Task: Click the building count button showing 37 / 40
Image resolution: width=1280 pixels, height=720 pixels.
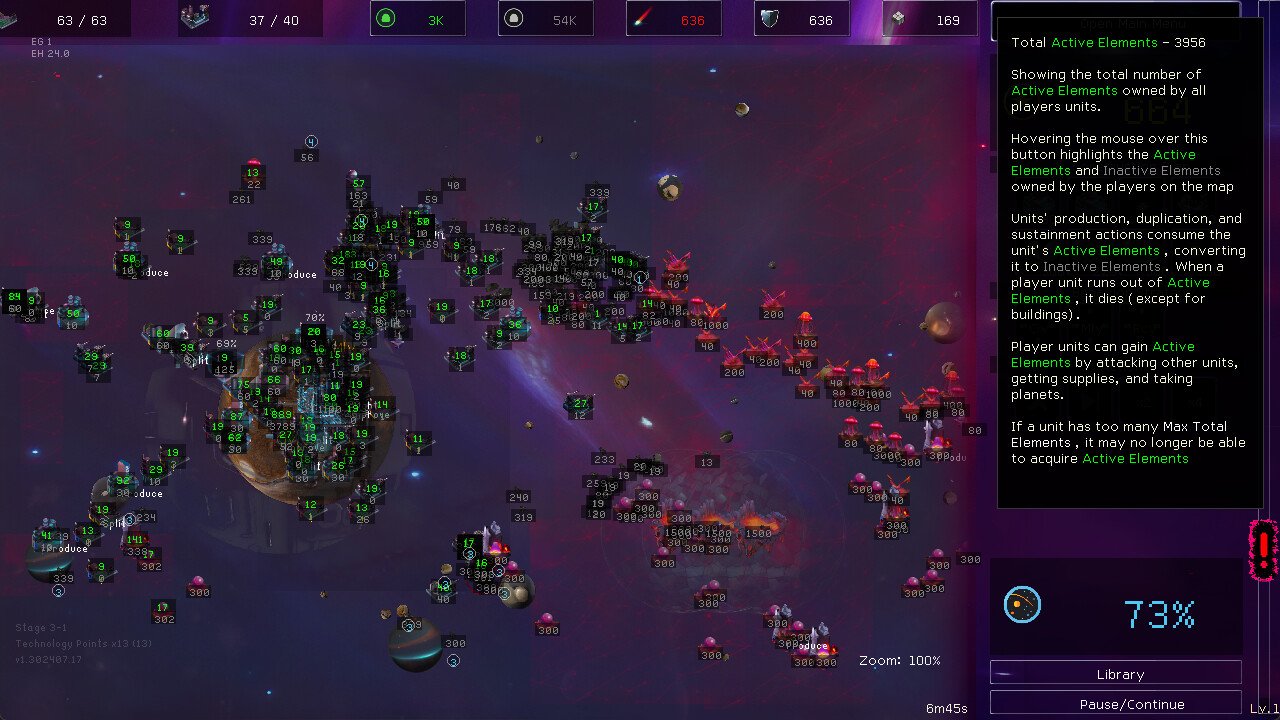Action: pyautogui.click(x=242, y=19)
